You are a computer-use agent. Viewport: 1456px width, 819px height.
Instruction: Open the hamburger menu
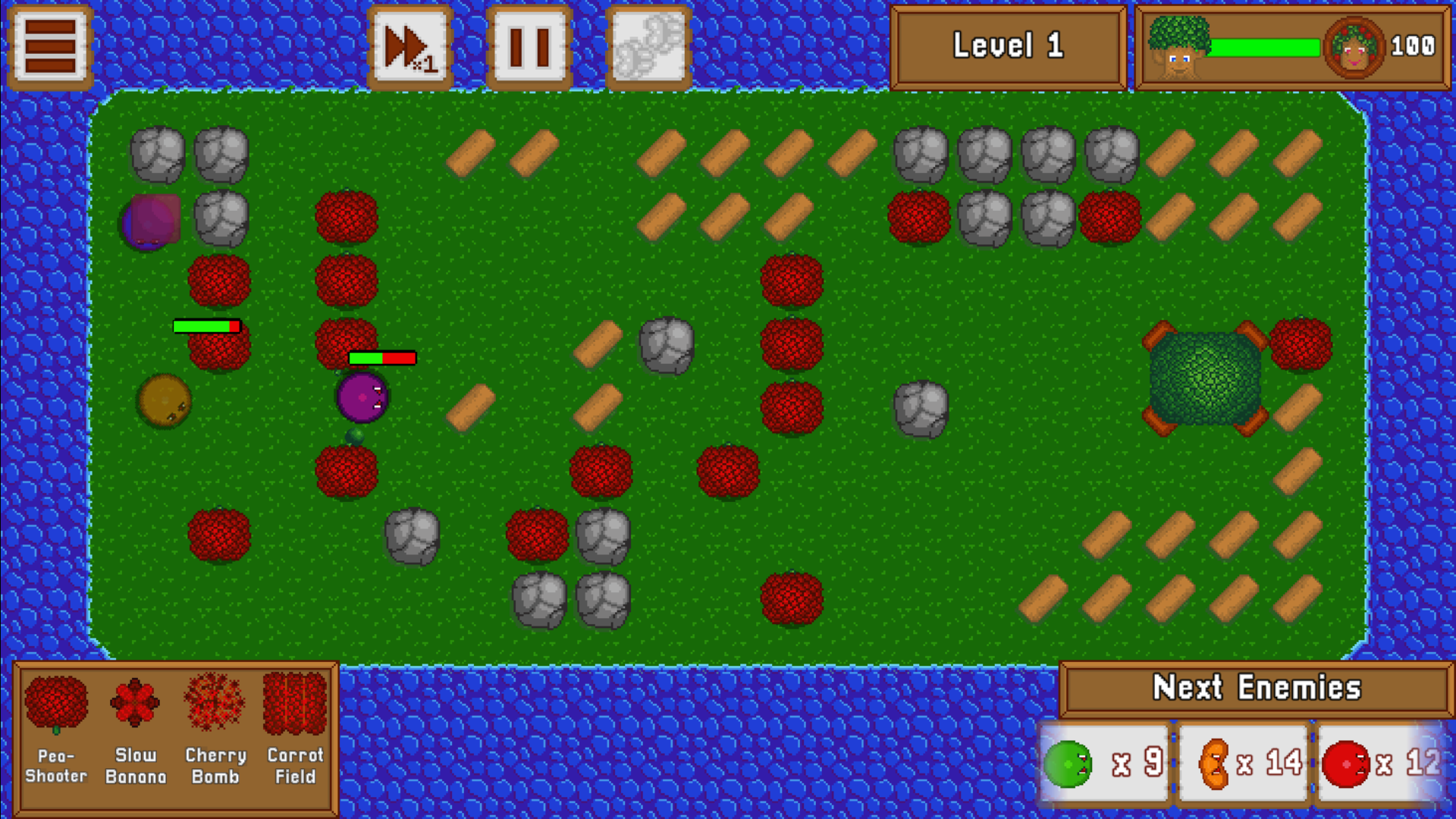click(50, 47)
